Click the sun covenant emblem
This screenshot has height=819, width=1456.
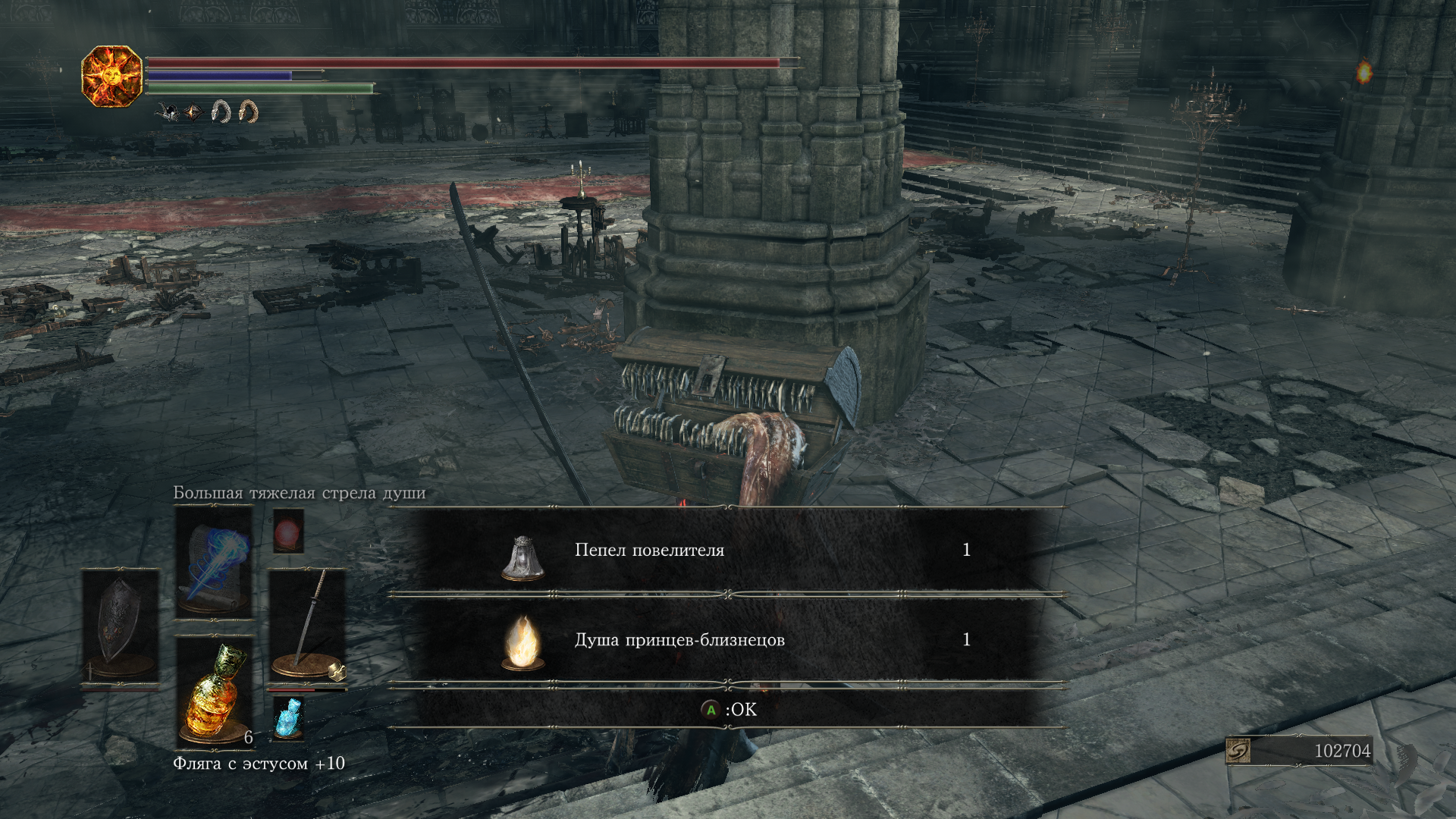point(112,76)
